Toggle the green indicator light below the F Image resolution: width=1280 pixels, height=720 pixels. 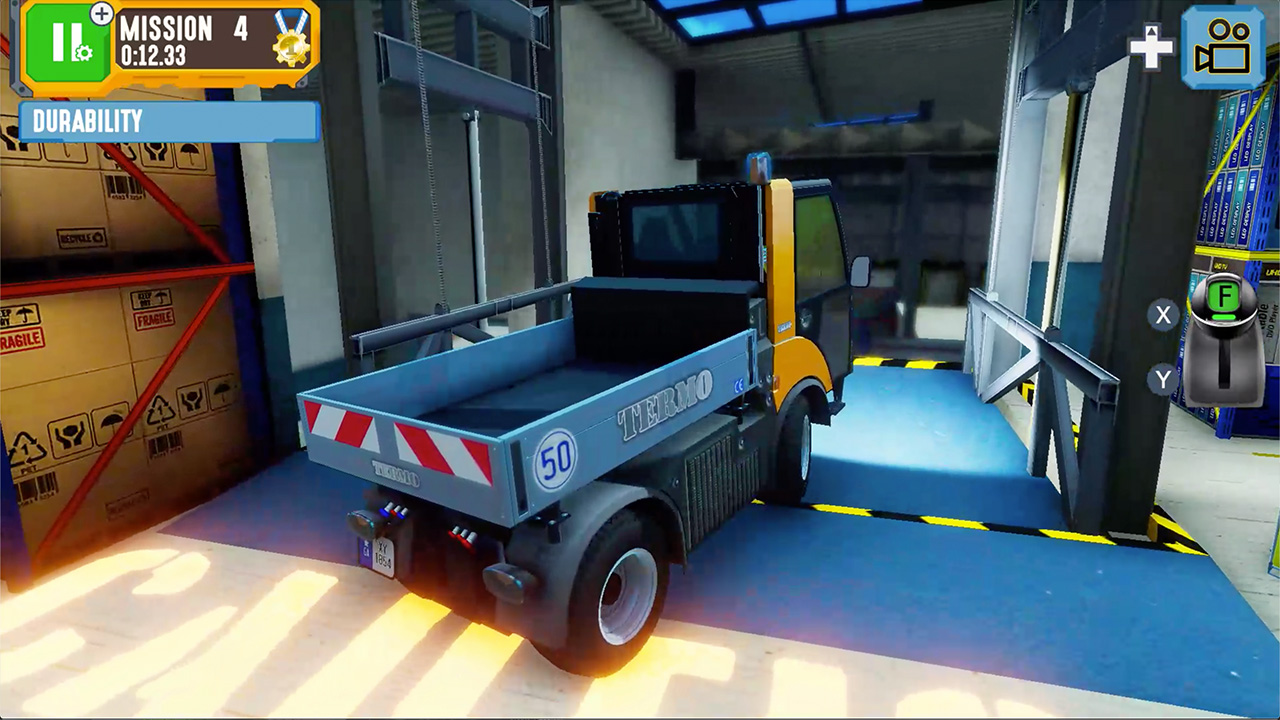tap(1223, 316)
